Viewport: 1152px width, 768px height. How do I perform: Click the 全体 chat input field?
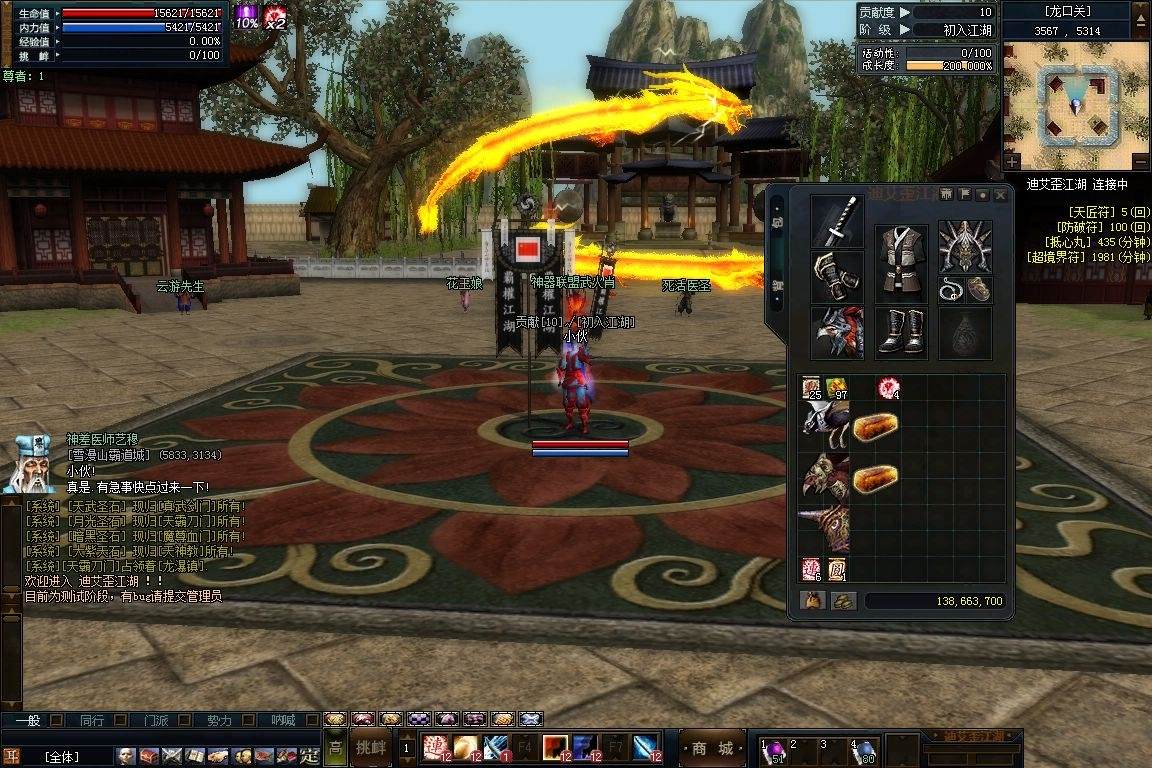(x=62, y=757)
